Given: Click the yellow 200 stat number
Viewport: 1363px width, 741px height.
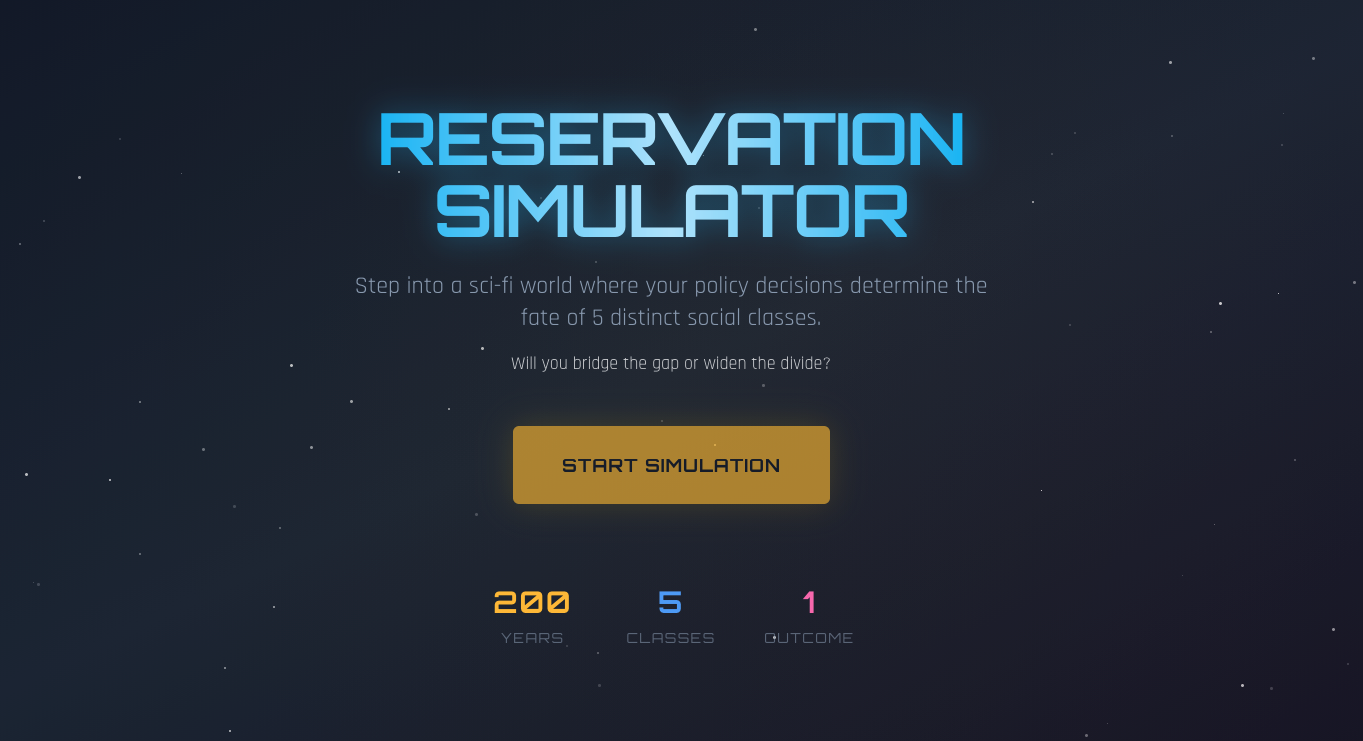Looking at the screenshot, I should point(532,602).
